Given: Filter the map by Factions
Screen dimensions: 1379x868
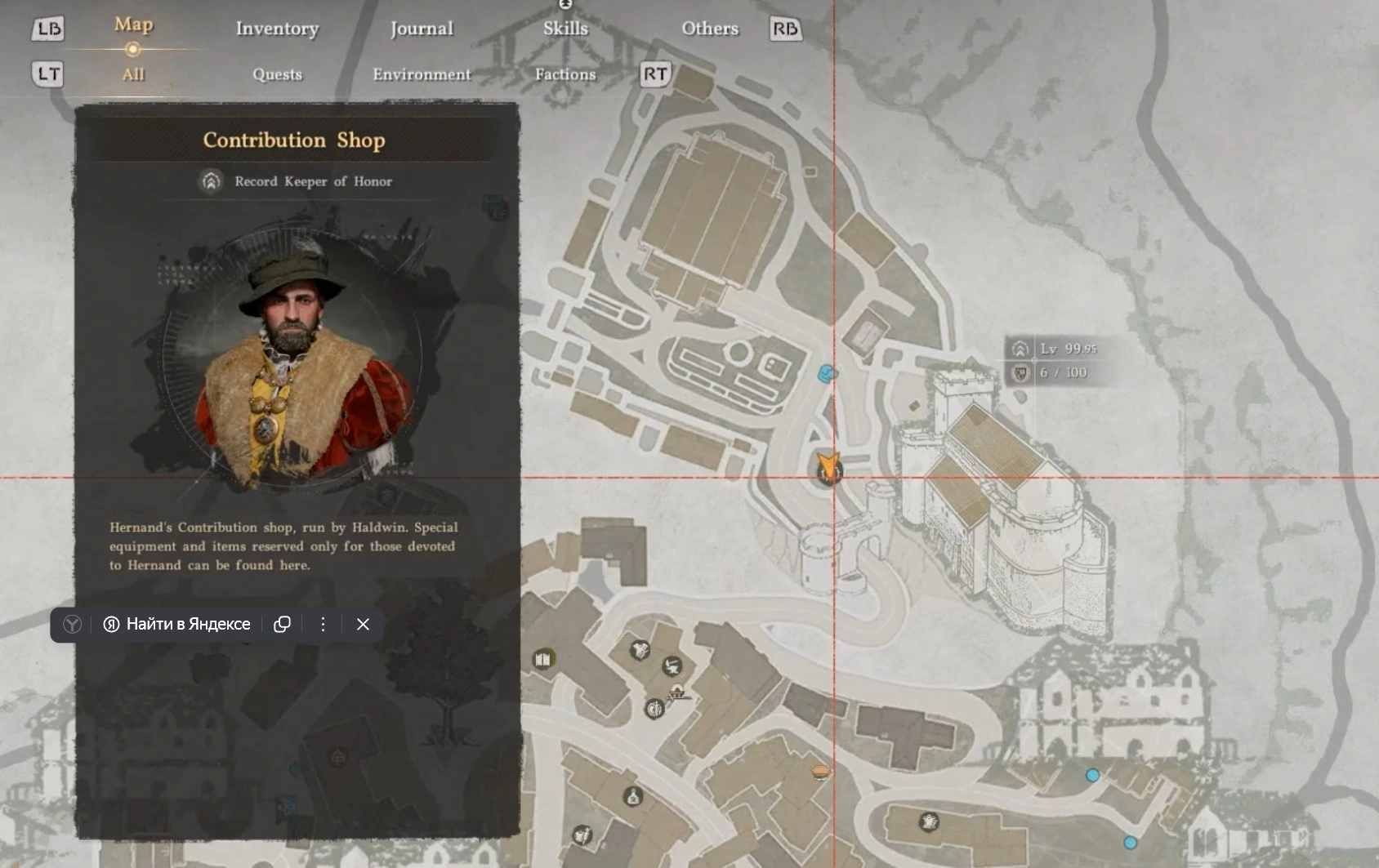Looking at the screenshot, I should coord(565,74).
